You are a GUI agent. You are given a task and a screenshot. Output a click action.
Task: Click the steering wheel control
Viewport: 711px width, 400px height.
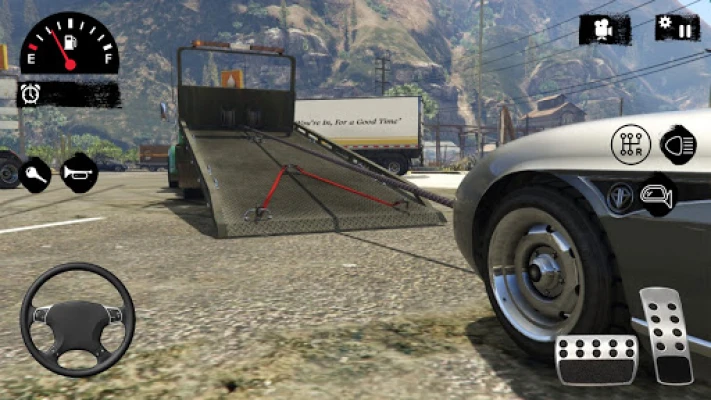point(77,320)
